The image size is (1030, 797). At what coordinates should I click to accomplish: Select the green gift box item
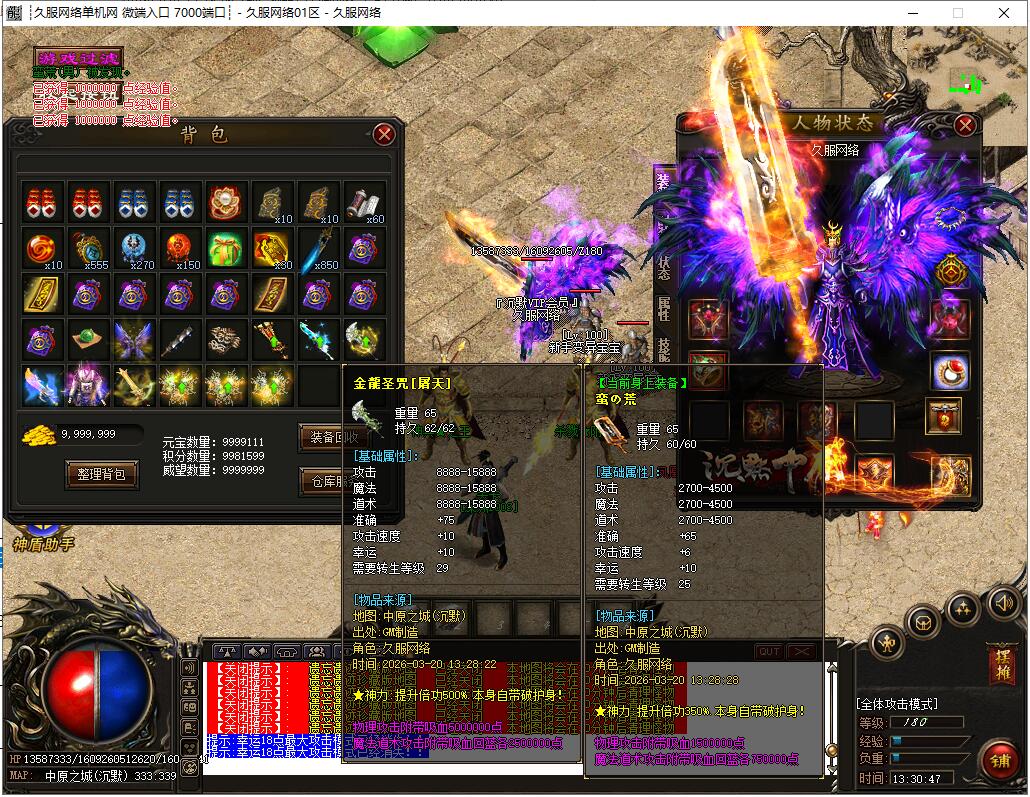(x=226, y=247)
